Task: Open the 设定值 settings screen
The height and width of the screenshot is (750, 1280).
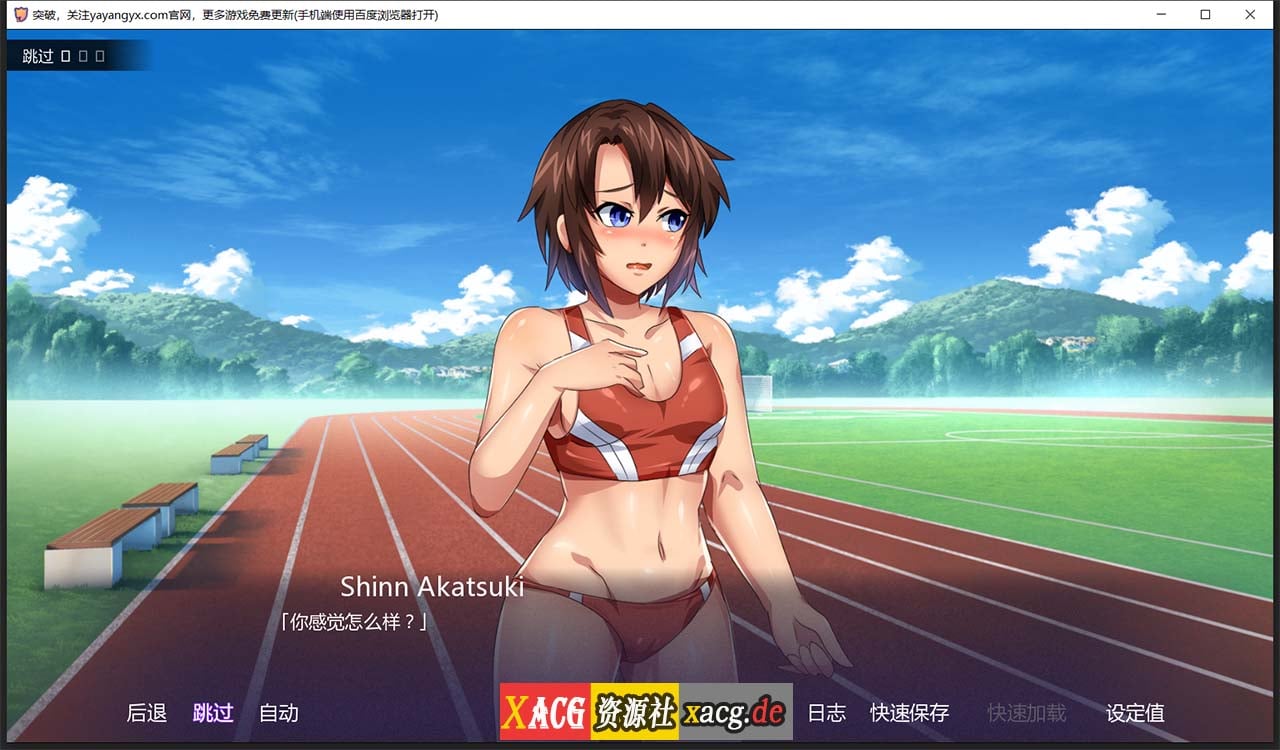Action: 1135,713
